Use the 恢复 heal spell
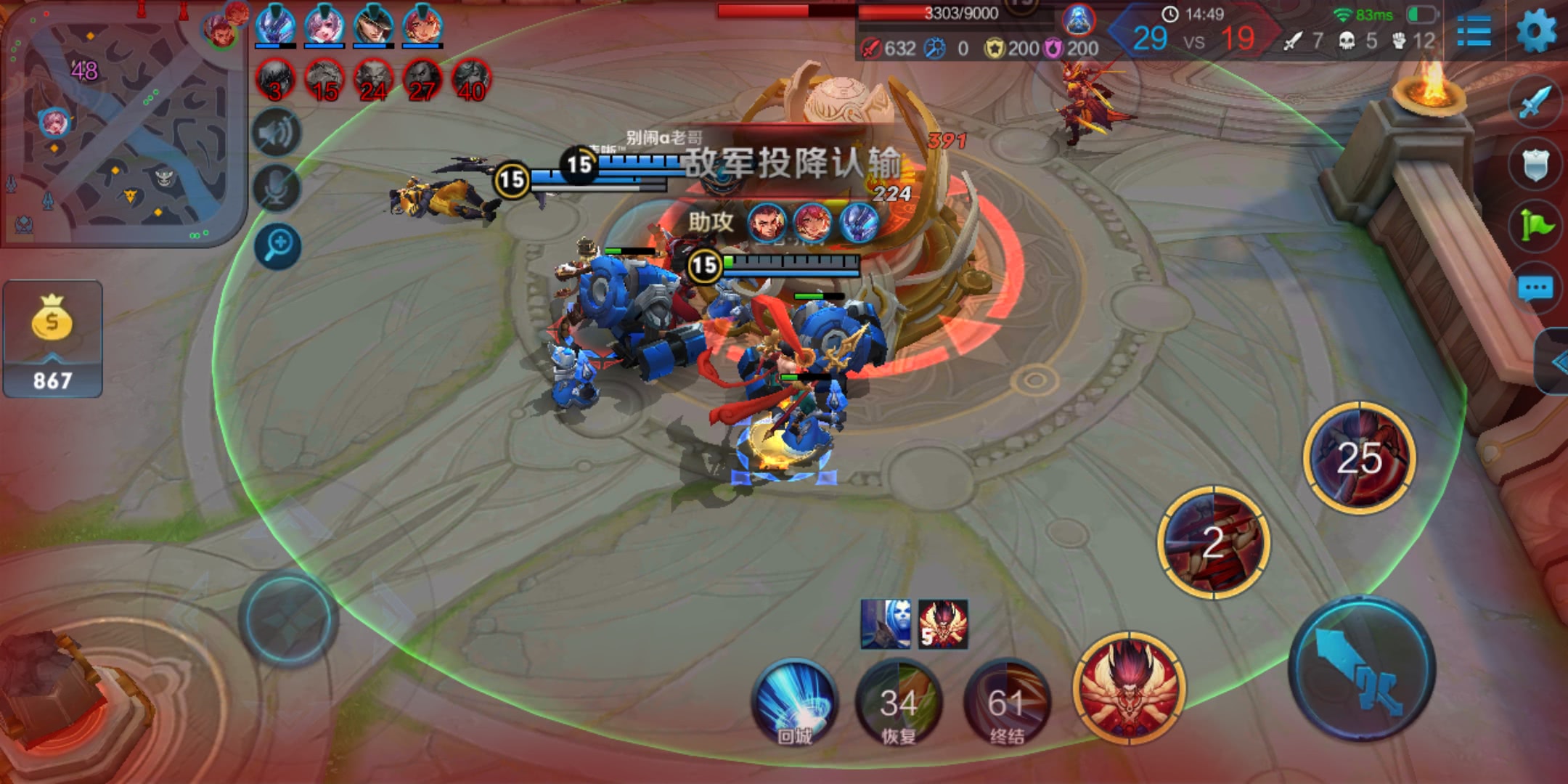The image size is (1568, 784). pyautogui.click(x=899, y=701)
